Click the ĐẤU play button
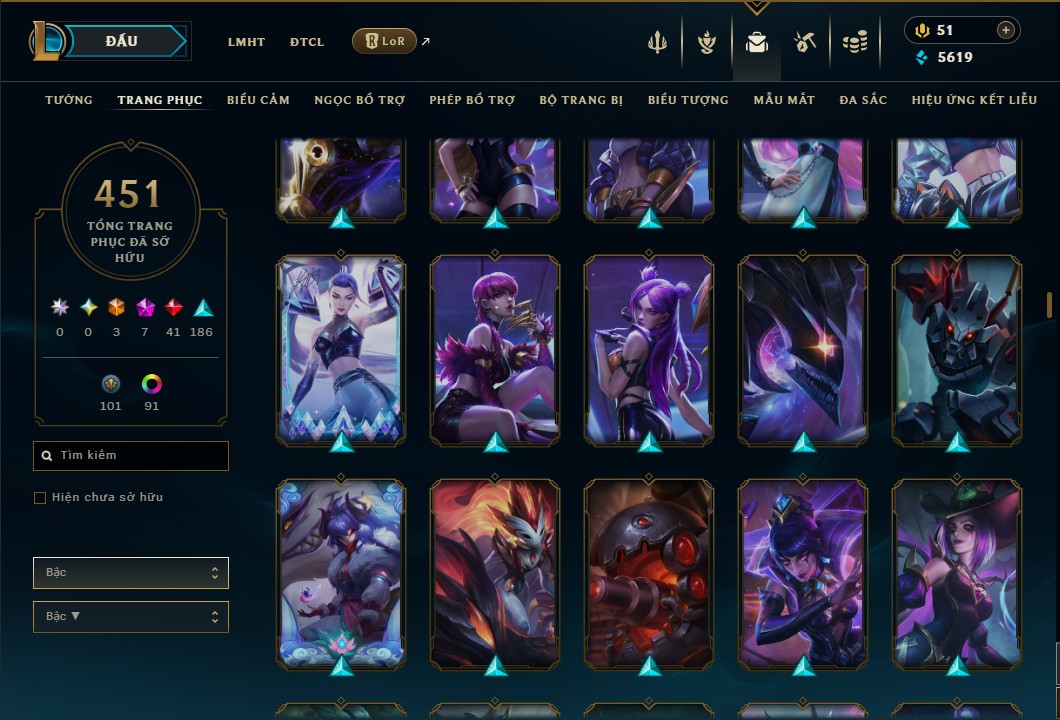Viewport: 1060px width, 720px height. pos(122,41)
